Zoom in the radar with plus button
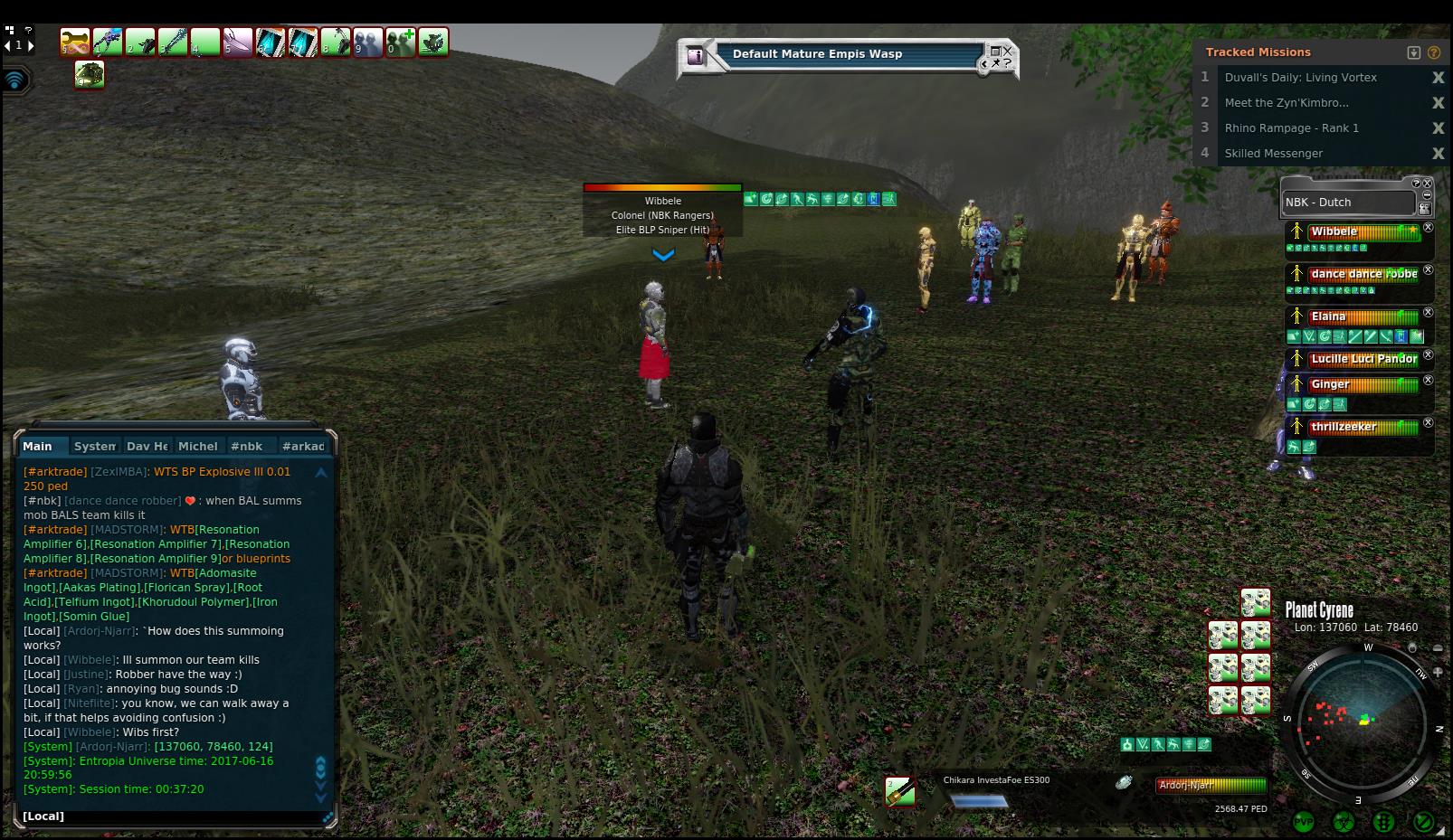Image resolution: width=1453 pixels, height=840 pixels. point(1438,672)
